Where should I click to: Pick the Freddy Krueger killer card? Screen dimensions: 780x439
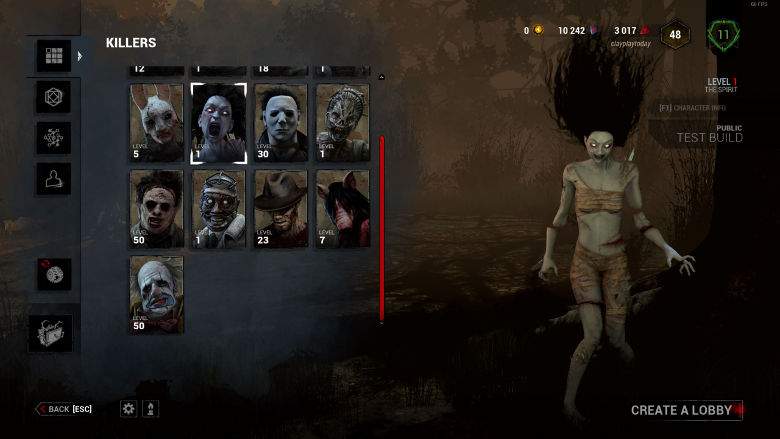(x=281, y=209)
